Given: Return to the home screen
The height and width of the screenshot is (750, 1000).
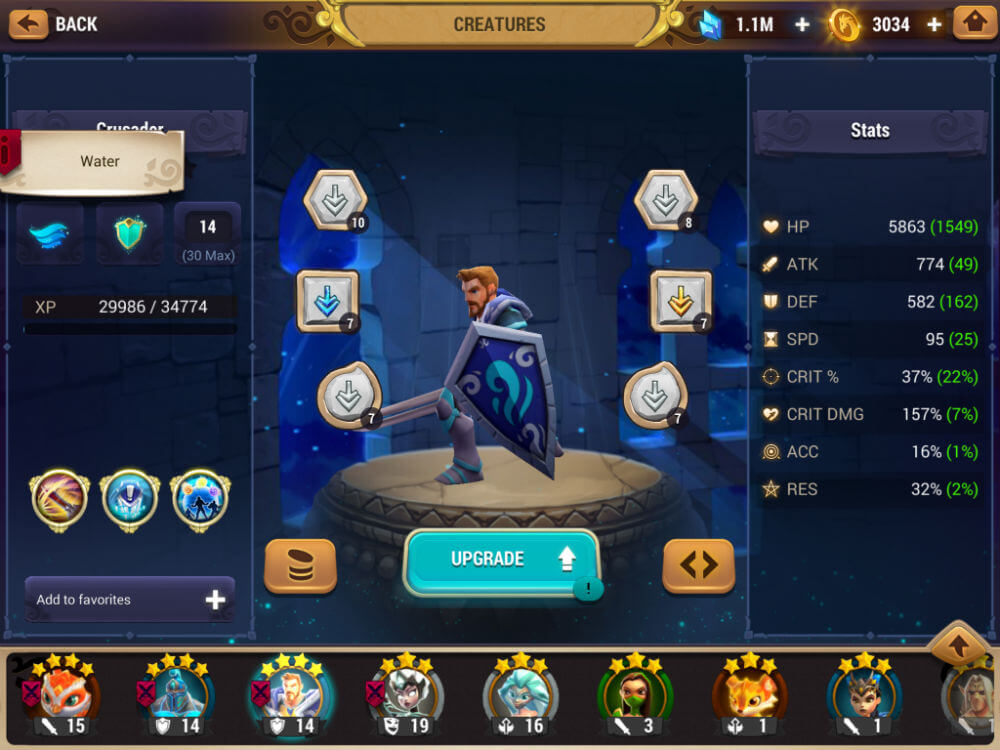Looking at the screenshot, I should (974, 23).
